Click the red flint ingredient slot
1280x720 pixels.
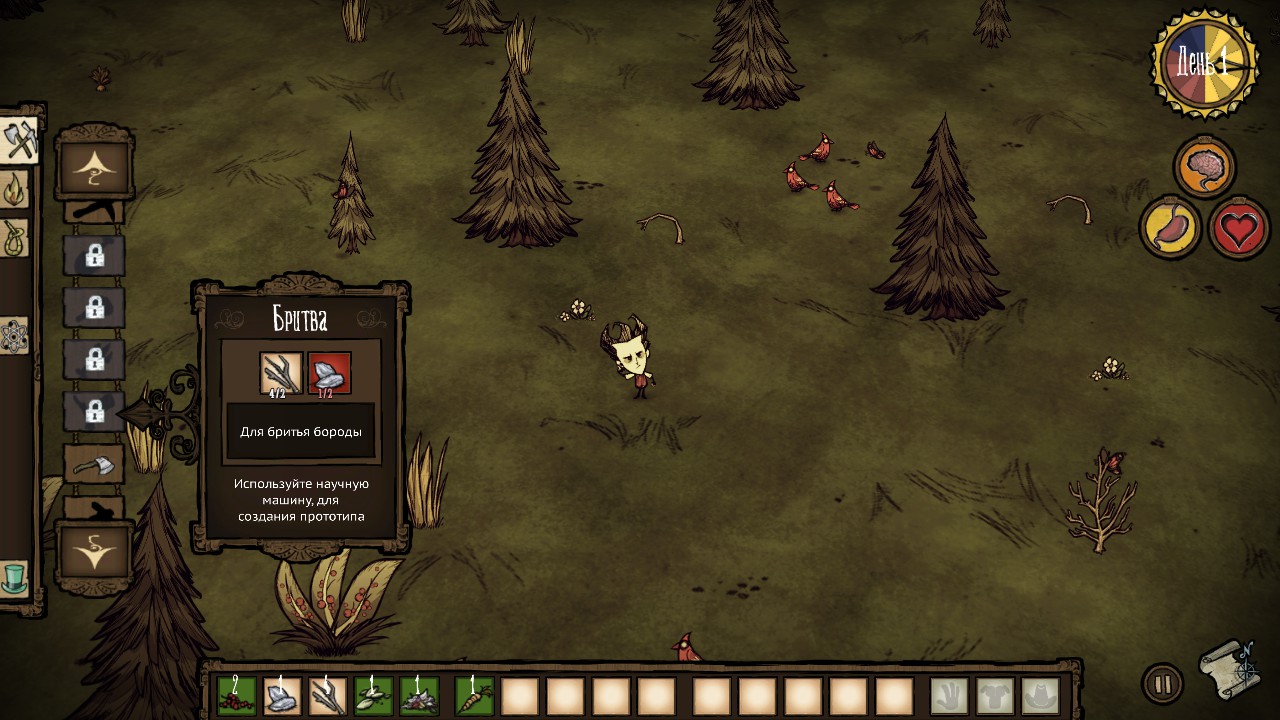coord(329,373)
